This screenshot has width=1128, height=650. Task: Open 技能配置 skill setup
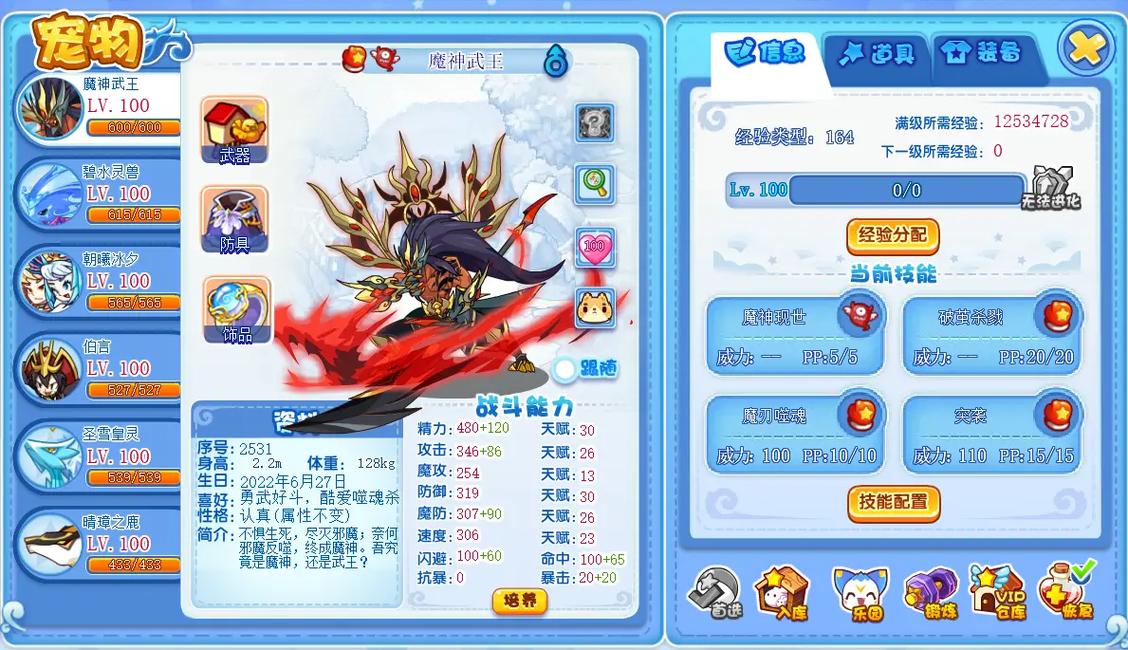[x=892, y=502]
